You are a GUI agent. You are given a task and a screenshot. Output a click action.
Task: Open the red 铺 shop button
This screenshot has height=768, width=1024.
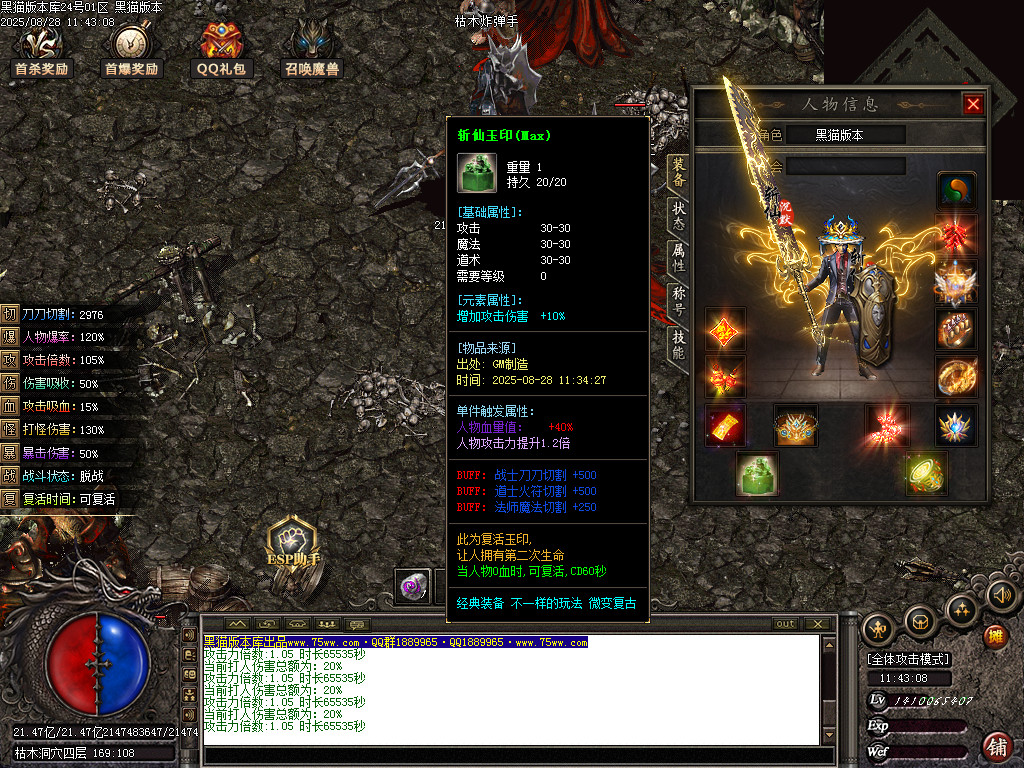996,746
